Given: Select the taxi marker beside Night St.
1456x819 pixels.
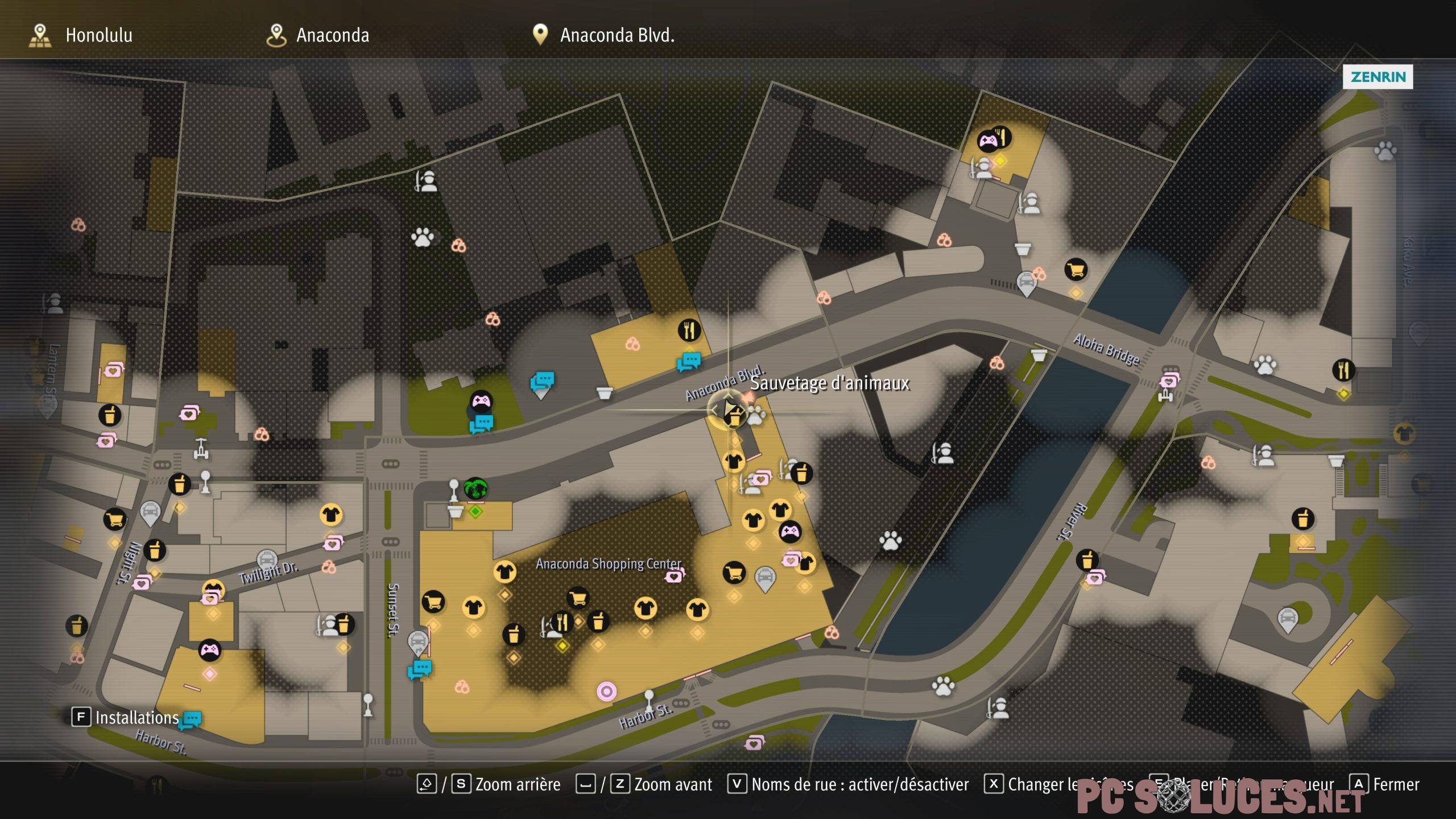Looking at the screenshot, I should click(150, 512).
